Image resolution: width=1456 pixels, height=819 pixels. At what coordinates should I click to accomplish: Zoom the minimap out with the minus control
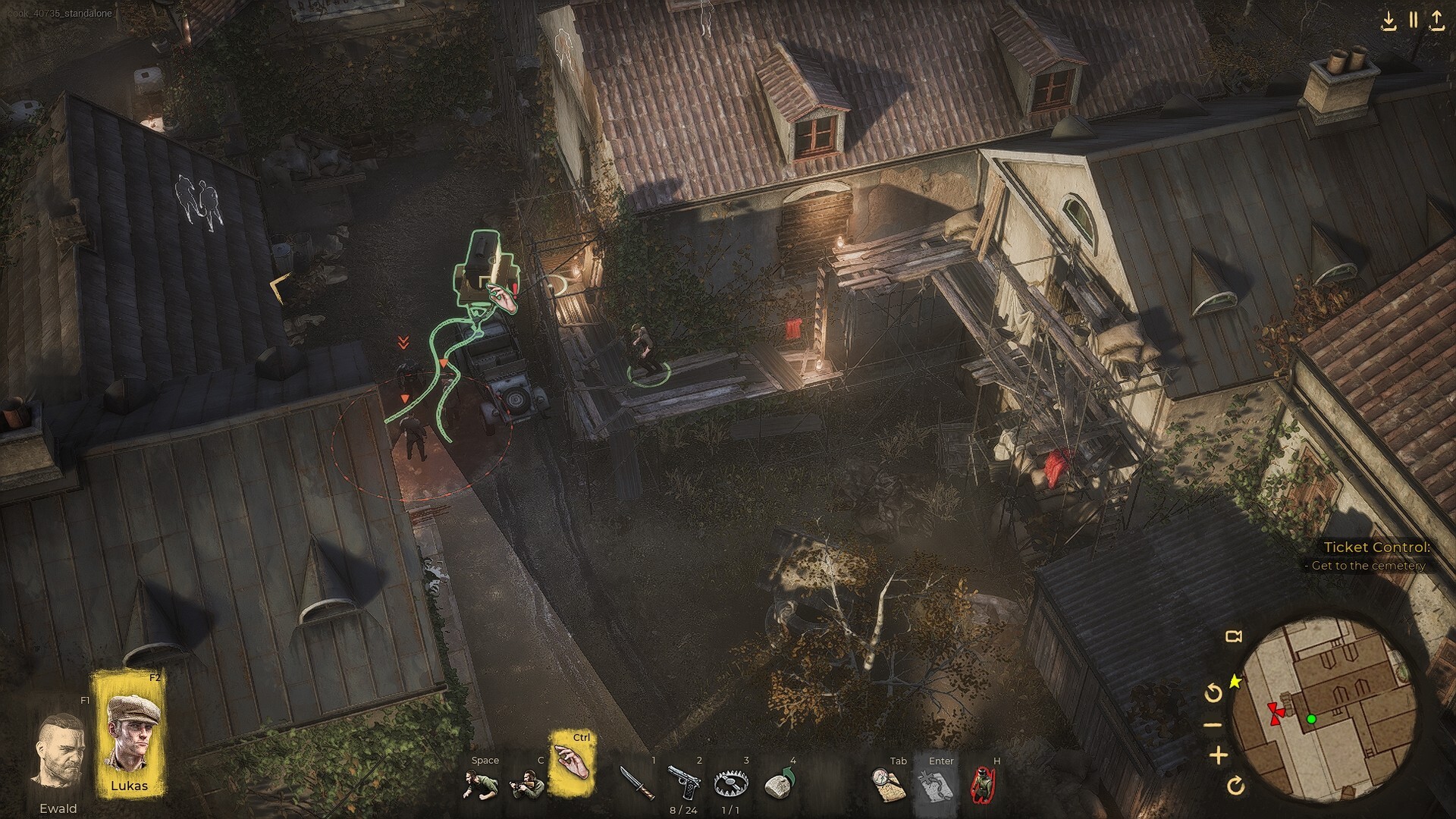1214,723
